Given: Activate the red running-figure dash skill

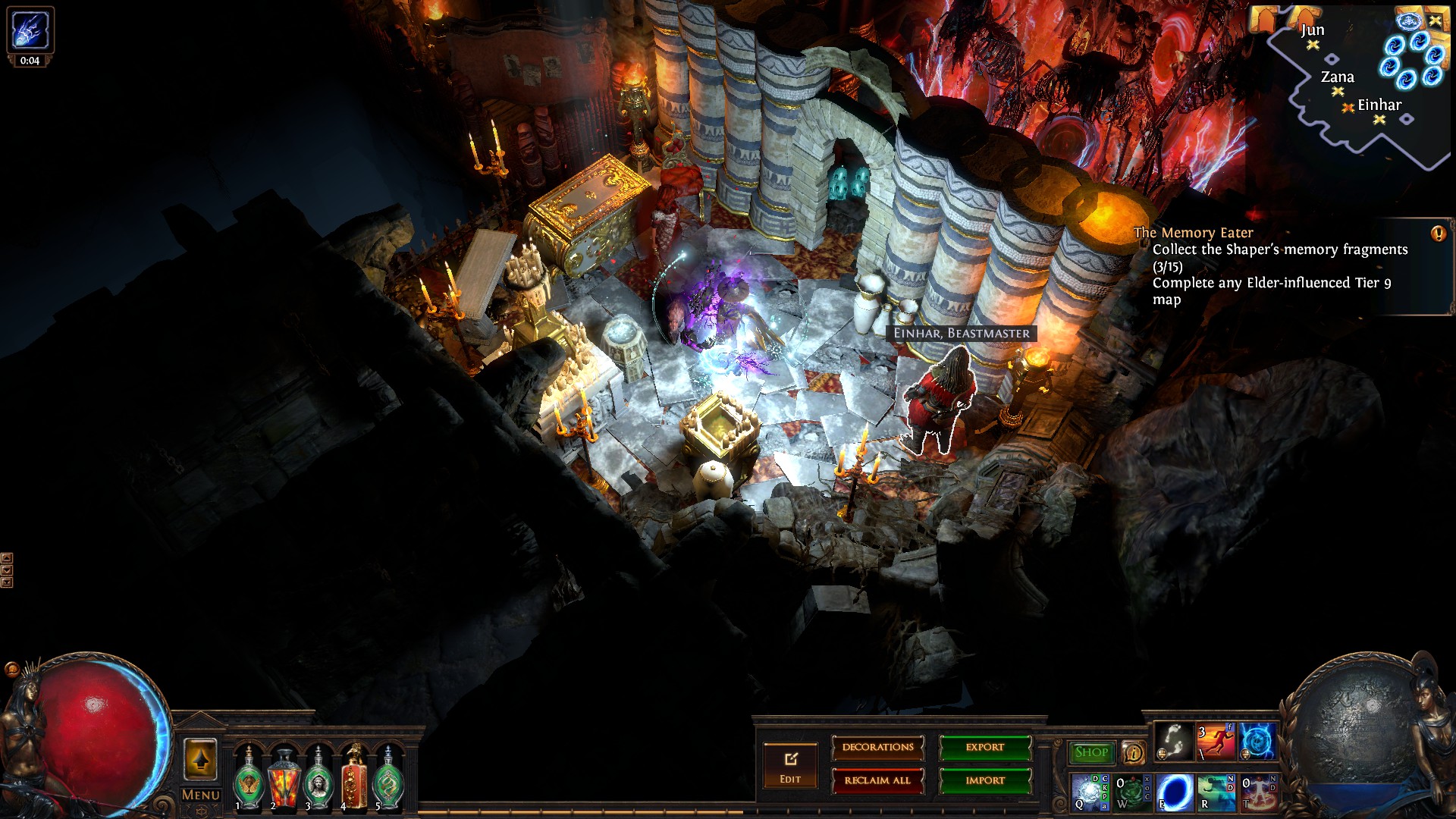Looking at the screenshot, I should (1215, 741).
